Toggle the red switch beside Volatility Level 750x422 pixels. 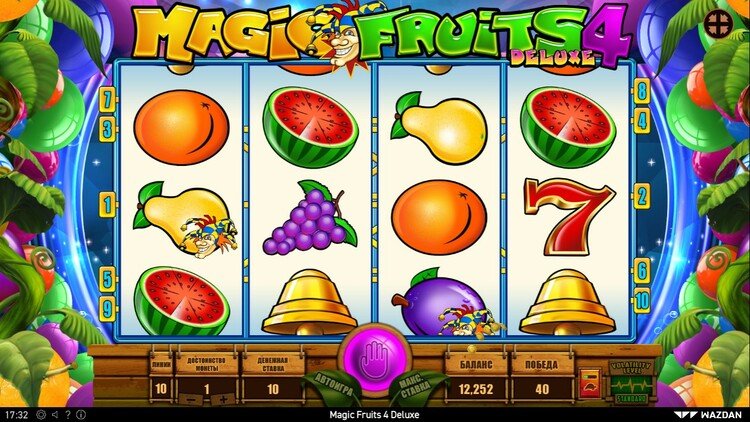pyautogui.click(x=589, y=385)
